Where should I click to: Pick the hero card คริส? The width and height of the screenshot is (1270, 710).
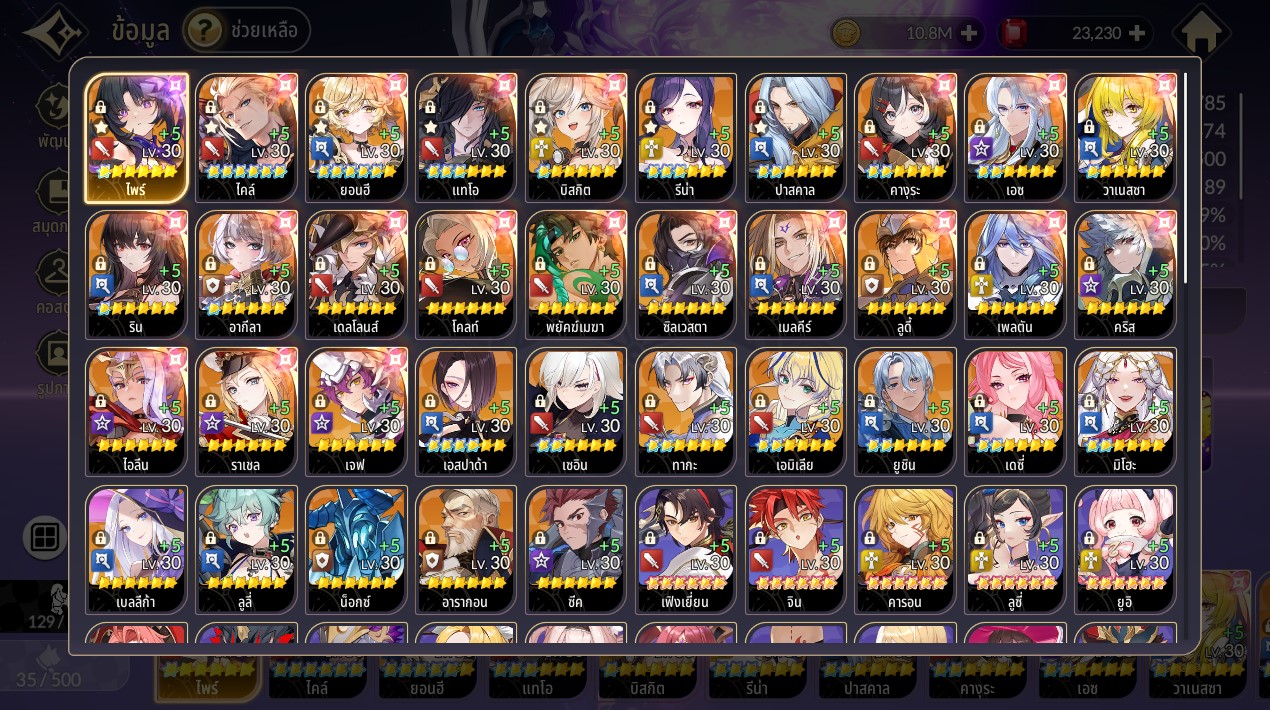1125,274
